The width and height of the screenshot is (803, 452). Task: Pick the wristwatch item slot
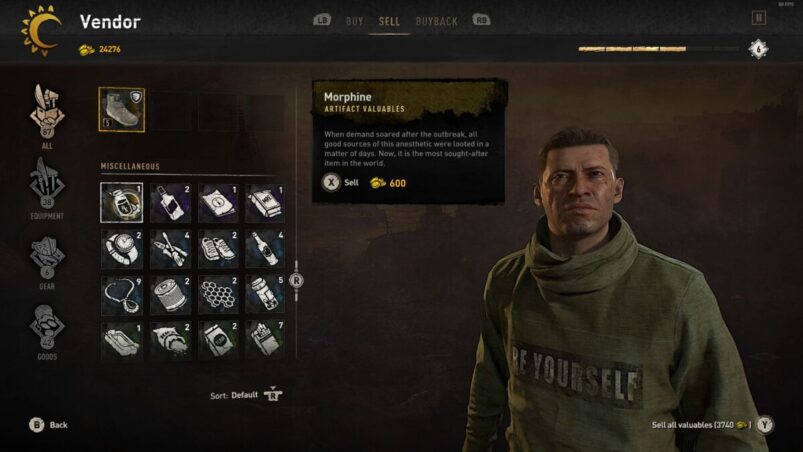pyautogui.click(x=122, y=248)
